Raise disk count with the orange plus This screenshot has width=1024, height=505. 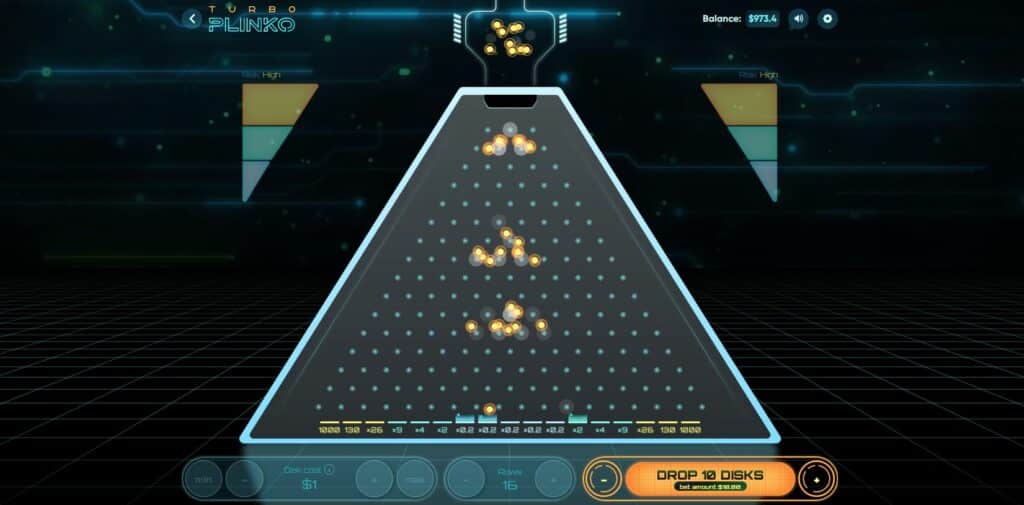click(816, 479)
